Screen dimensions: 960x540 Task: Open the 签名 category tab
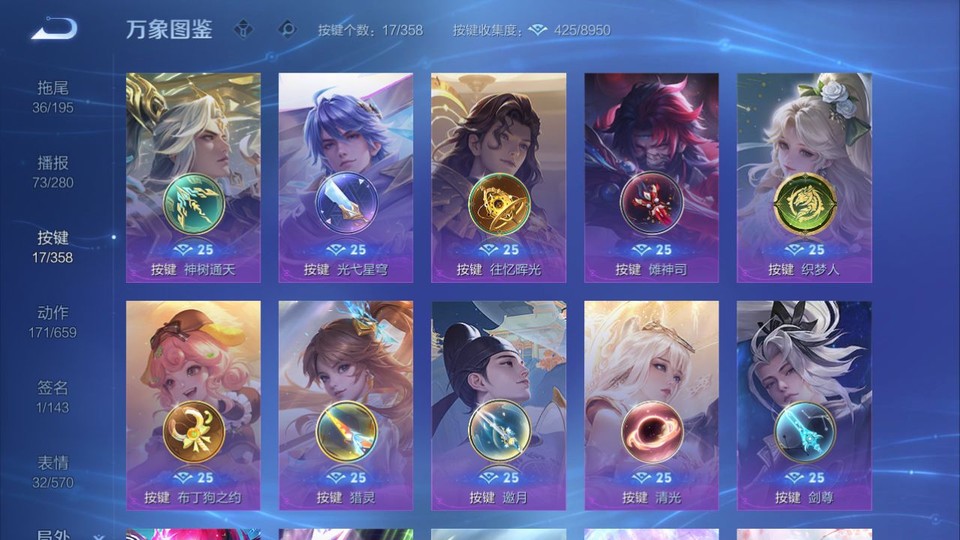[53, 396]
